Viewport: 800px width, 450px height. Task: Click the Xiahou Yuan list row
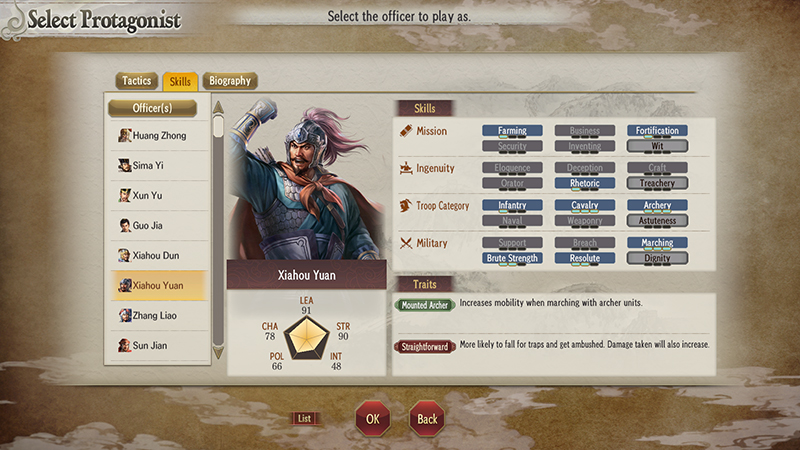(x=158, y=286)
